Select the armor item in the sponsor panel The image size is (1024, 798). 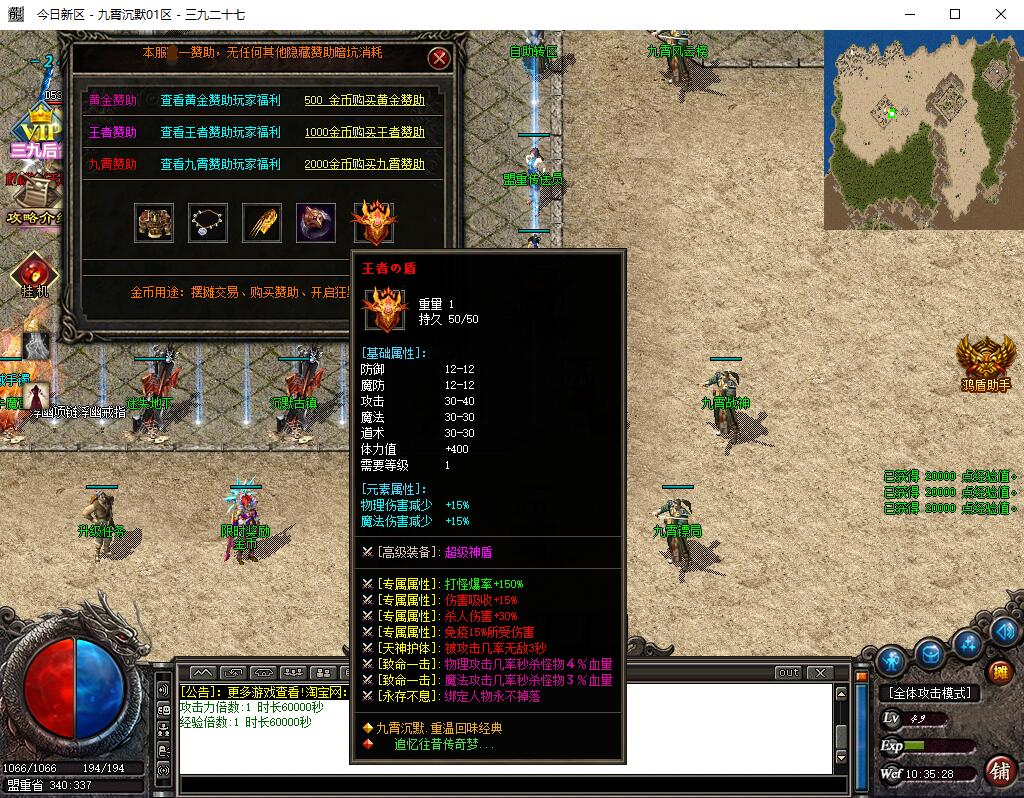click(155, 223)
